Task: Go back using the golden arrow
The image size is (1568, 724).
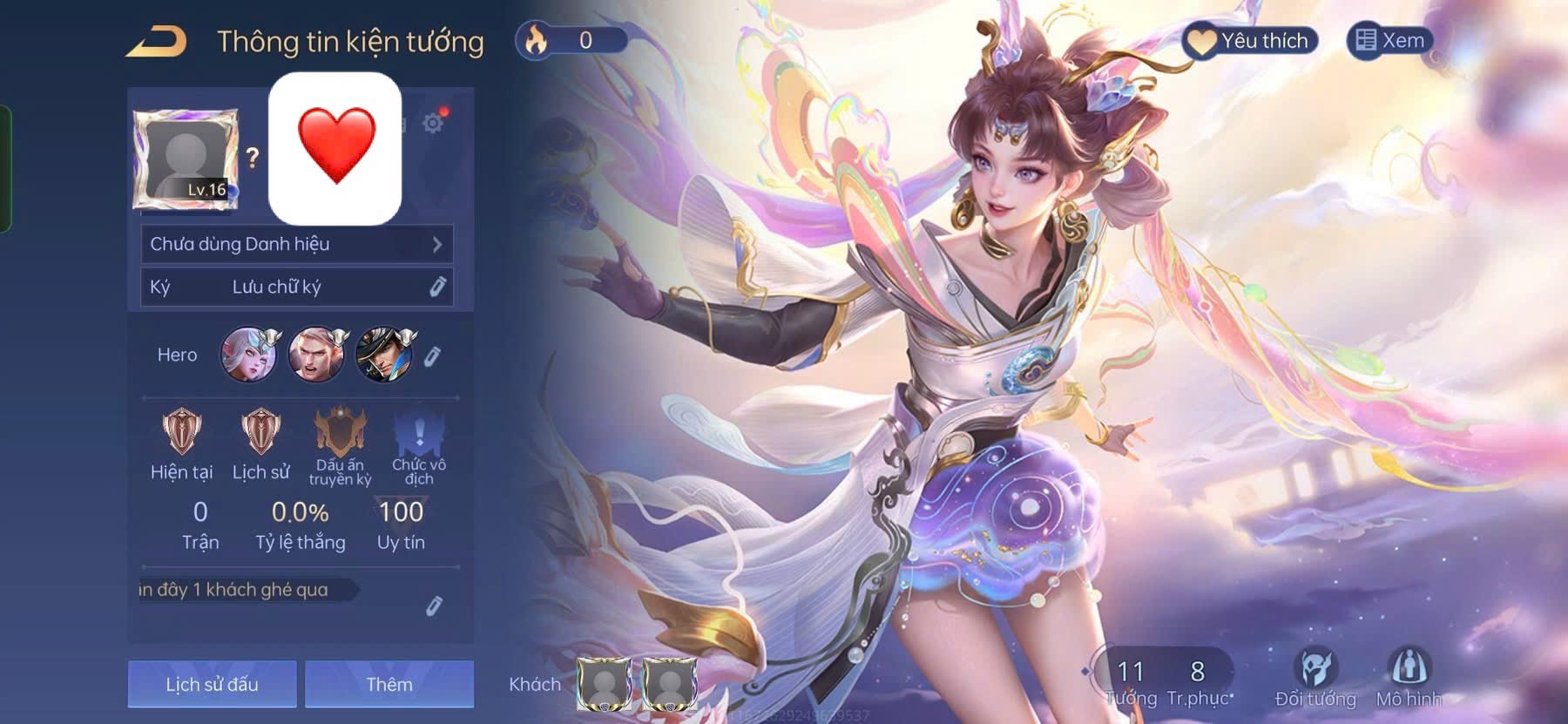Action: 157,42
